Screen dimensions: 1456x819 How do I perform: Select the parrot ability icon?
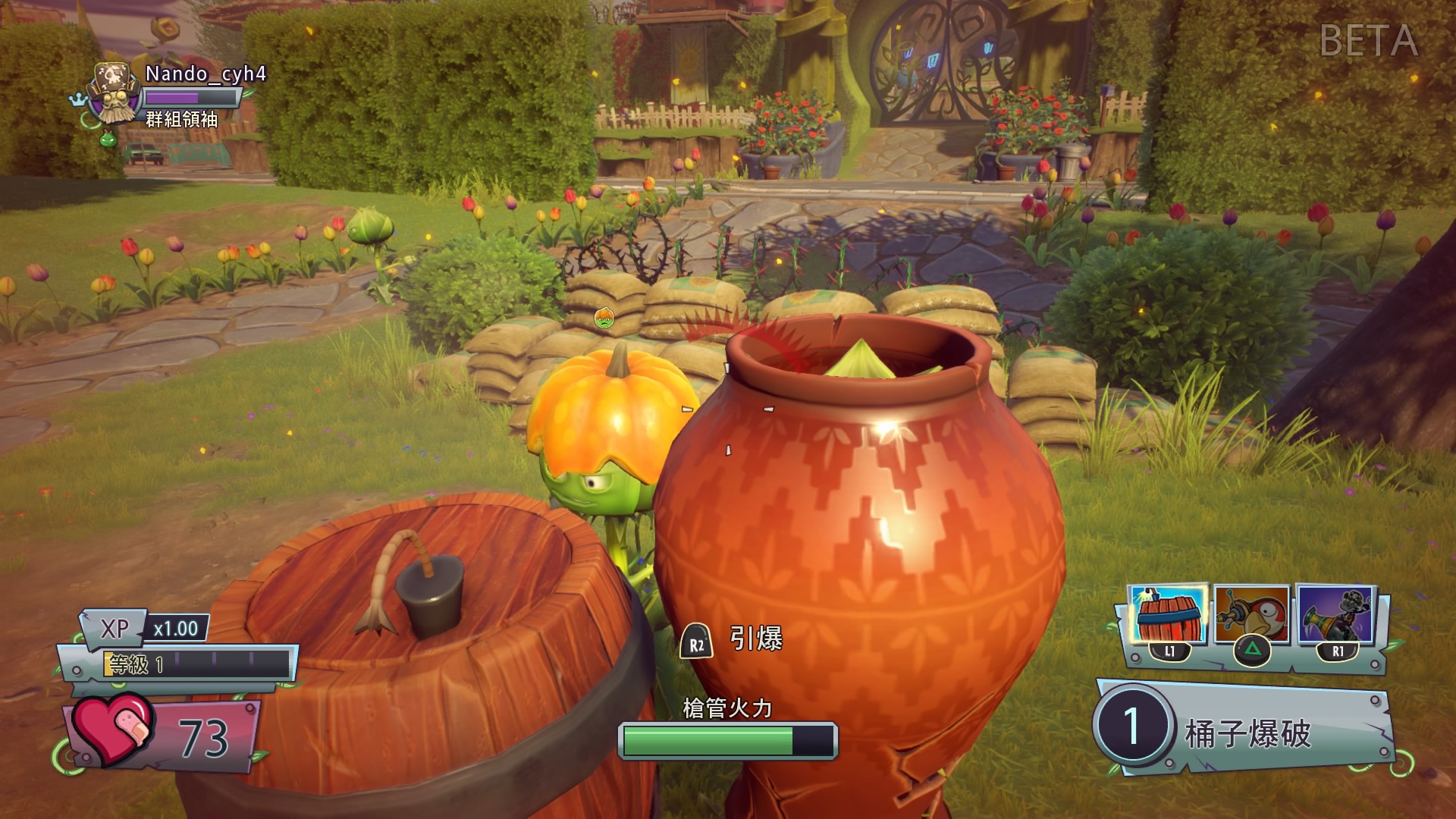pyautogui.click(x=1251, y=615)
